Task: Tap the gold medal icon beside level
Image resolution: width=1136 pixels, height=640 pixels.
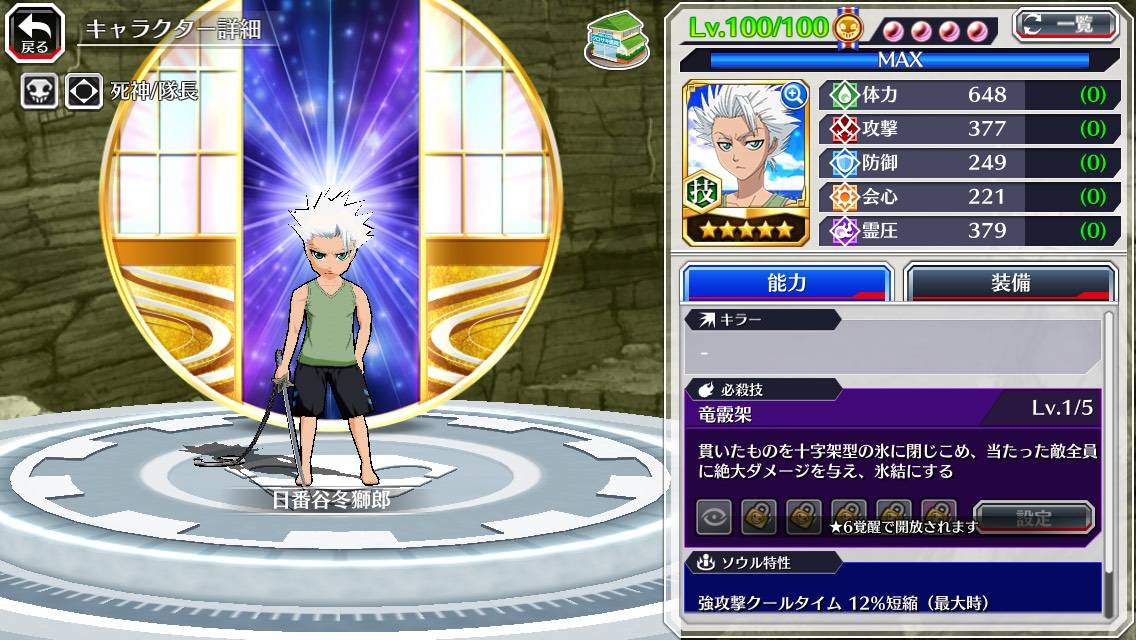Action: 846,27
